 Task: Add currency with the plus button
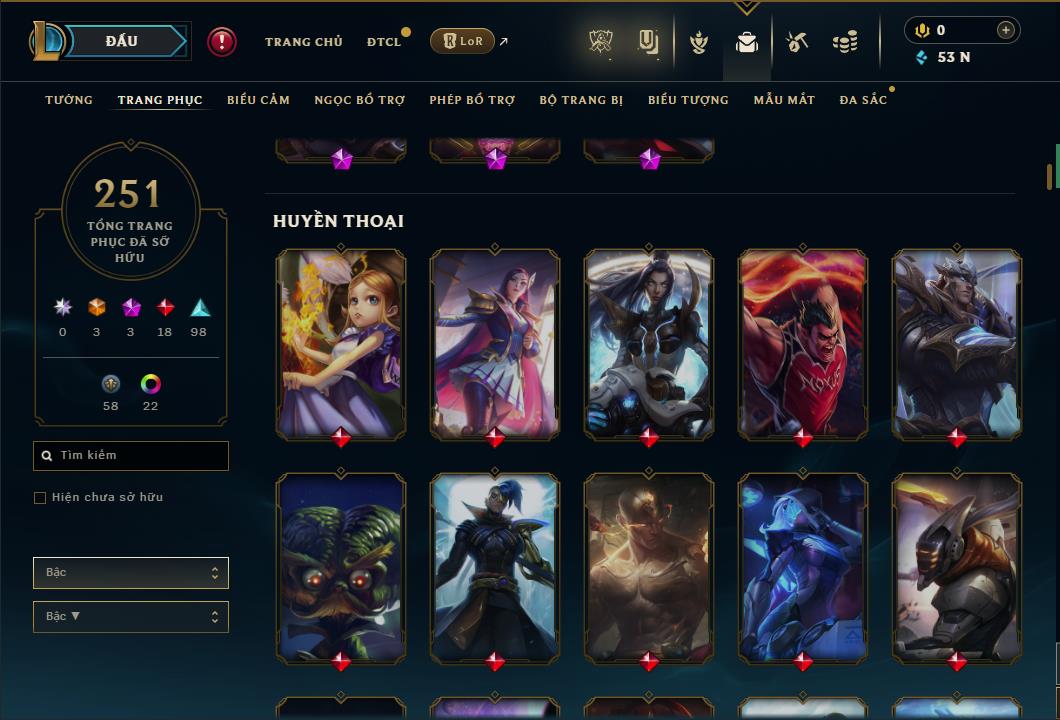pyautogui.click(x=1005, y=30)
